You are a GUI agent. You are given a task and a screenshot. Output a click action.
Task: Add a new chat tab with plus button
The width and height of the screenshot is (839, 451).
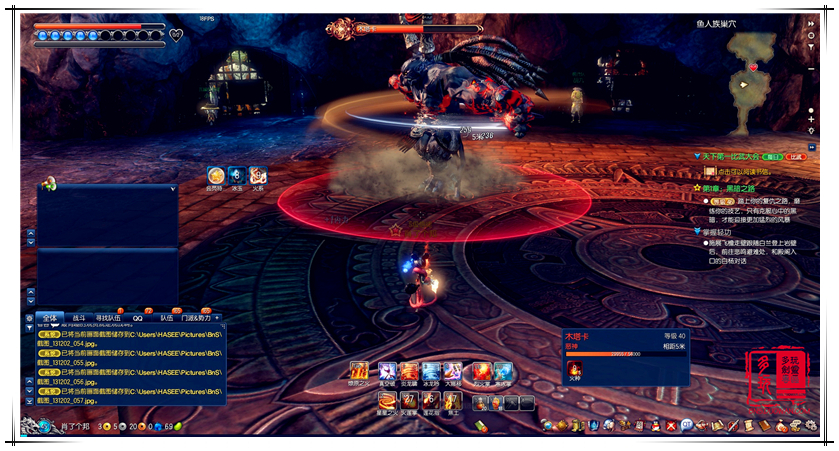coord(217,318)
